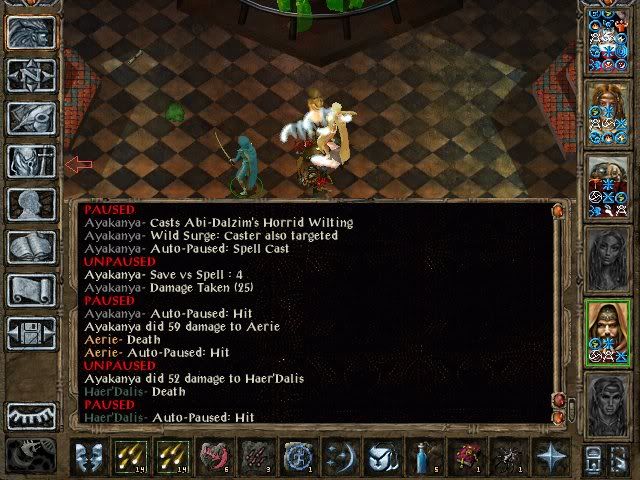Open the journal with the quill icon
This screenshot has width=640, height=480.
pos(30,118)
